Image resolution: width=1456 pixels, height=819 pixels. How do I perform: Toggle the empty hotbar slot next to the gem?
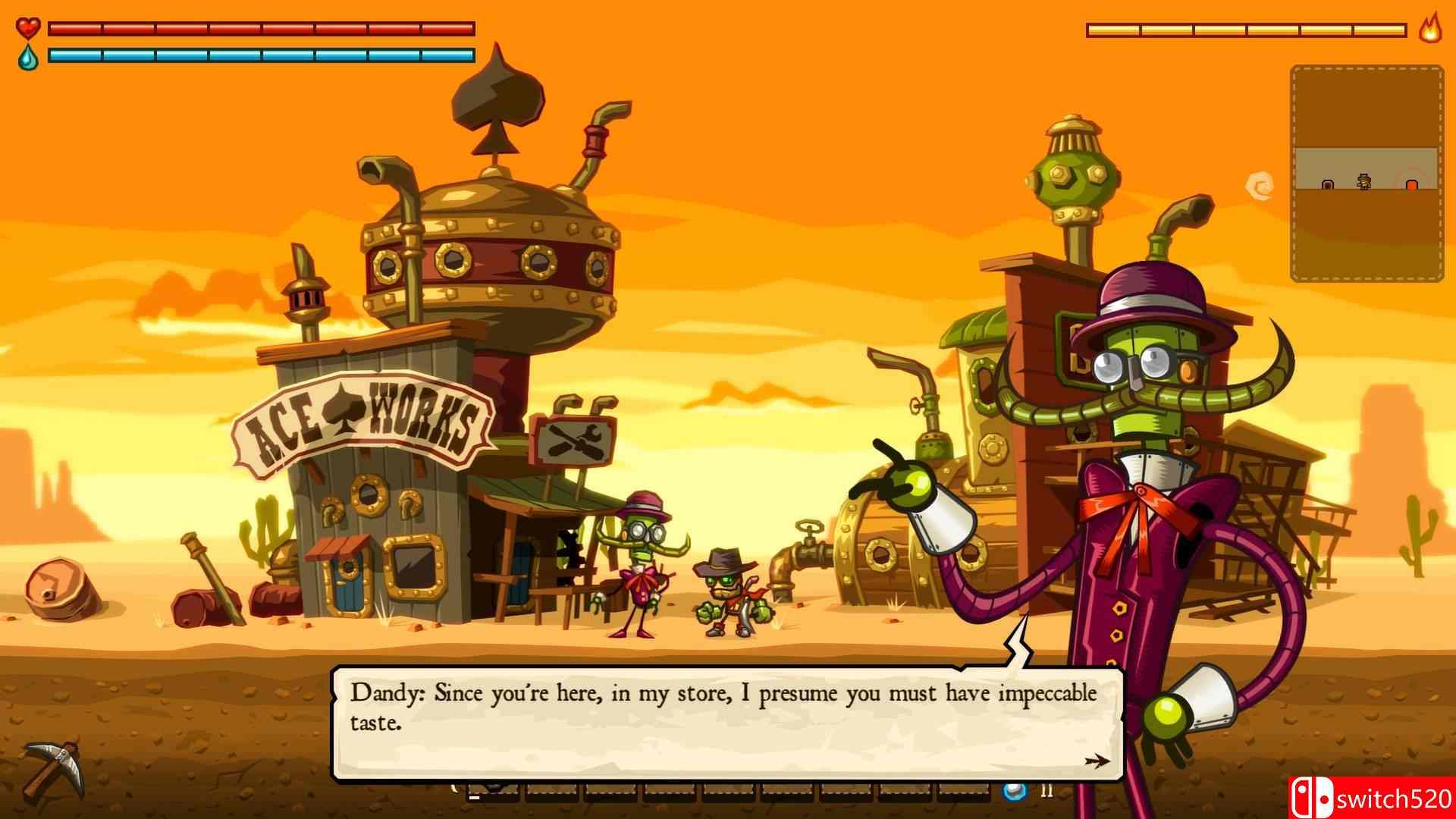click(963, 792)
